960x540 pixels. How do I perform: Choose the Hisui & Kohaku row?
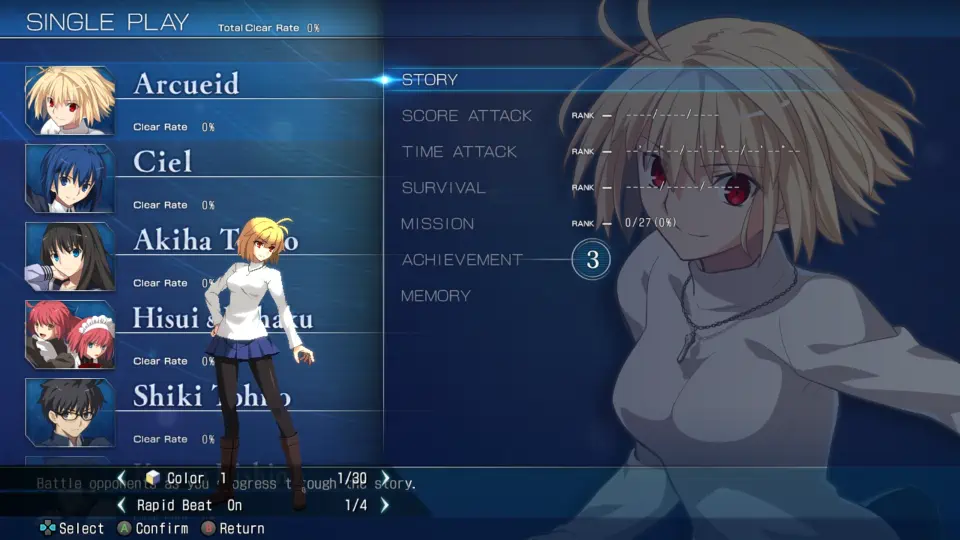click(x=170, y=318)
